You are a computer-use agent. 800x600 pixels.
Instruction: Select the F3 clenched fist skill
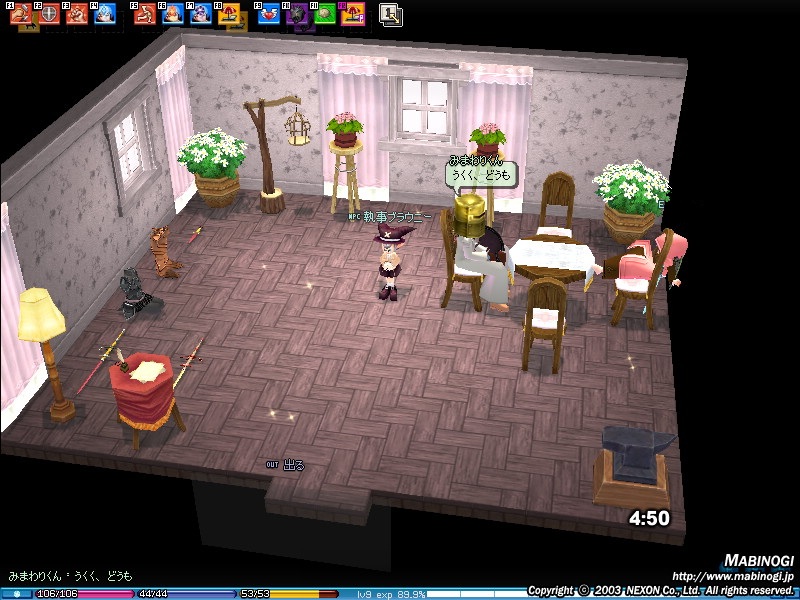[x=76, y=14]
